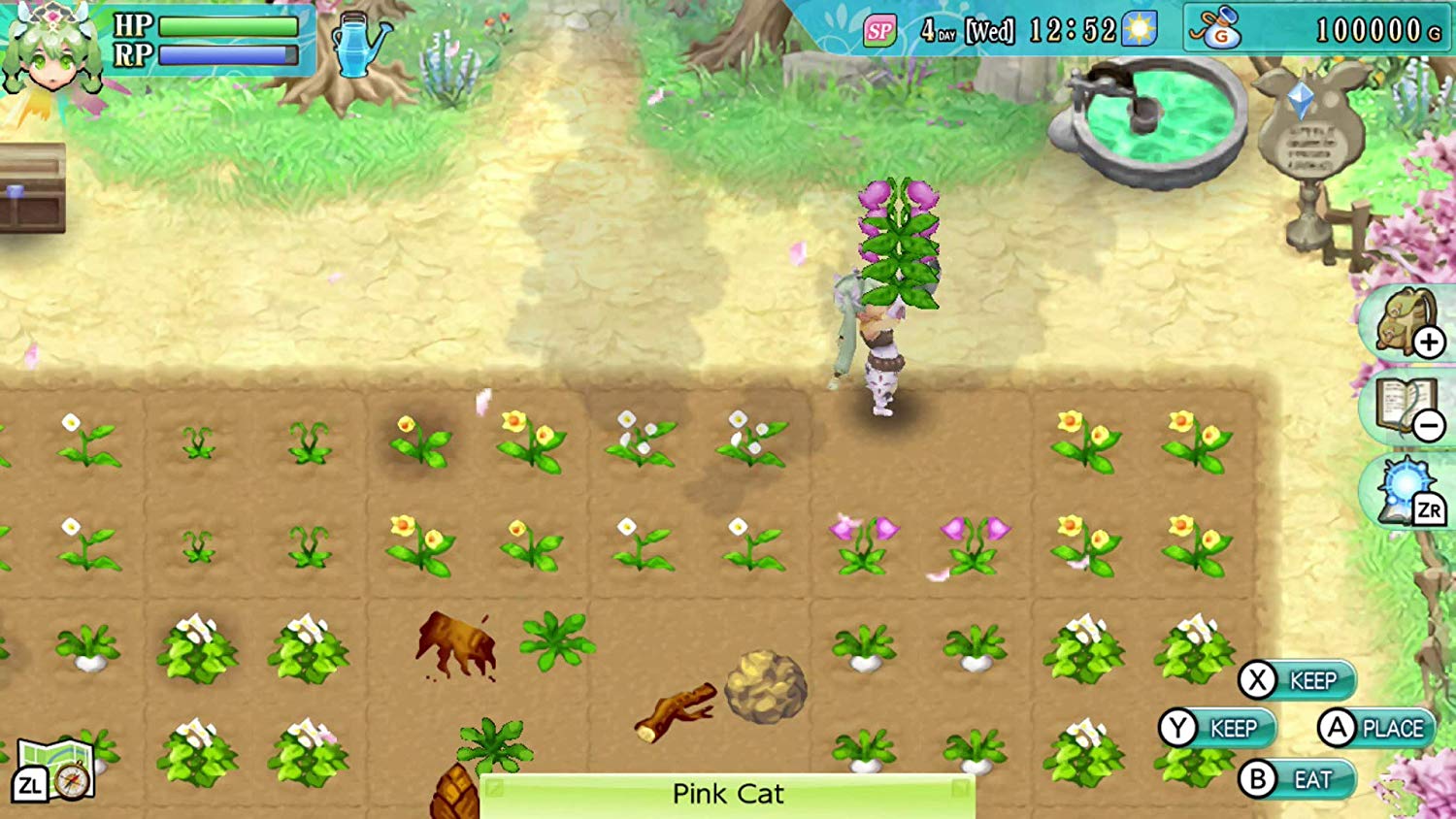Select the Pink Cat item banner
Screen dimensions: 1456x819
click(x=728, y=795)
